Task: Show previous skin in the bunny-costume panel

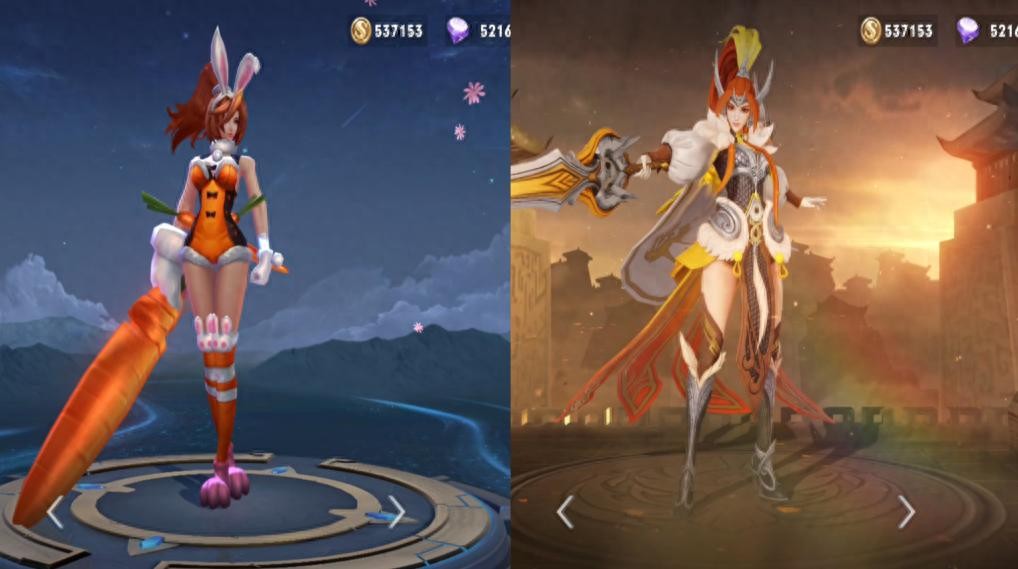Action: 54,512
